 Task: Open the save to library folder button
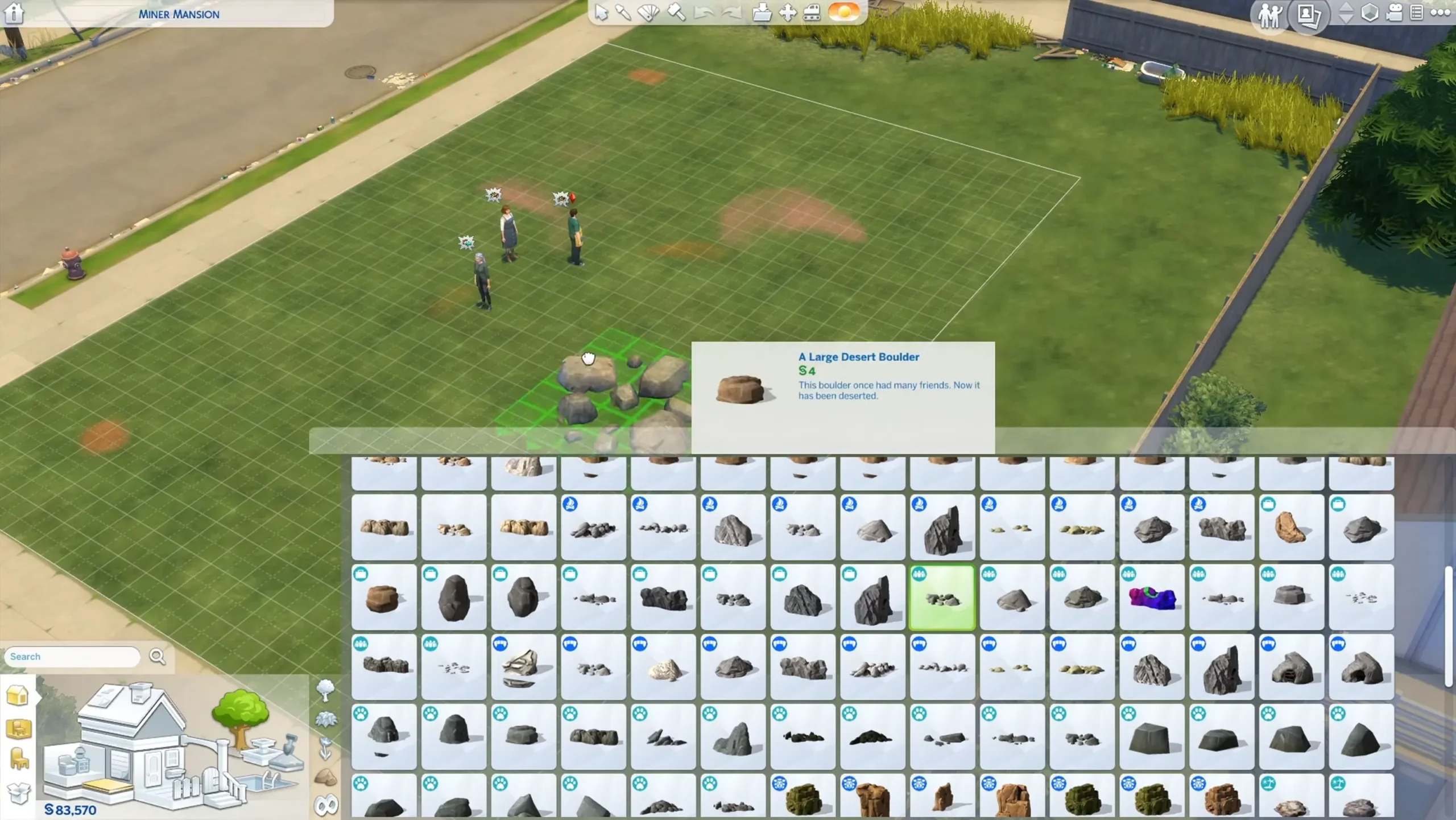[762, 13]
